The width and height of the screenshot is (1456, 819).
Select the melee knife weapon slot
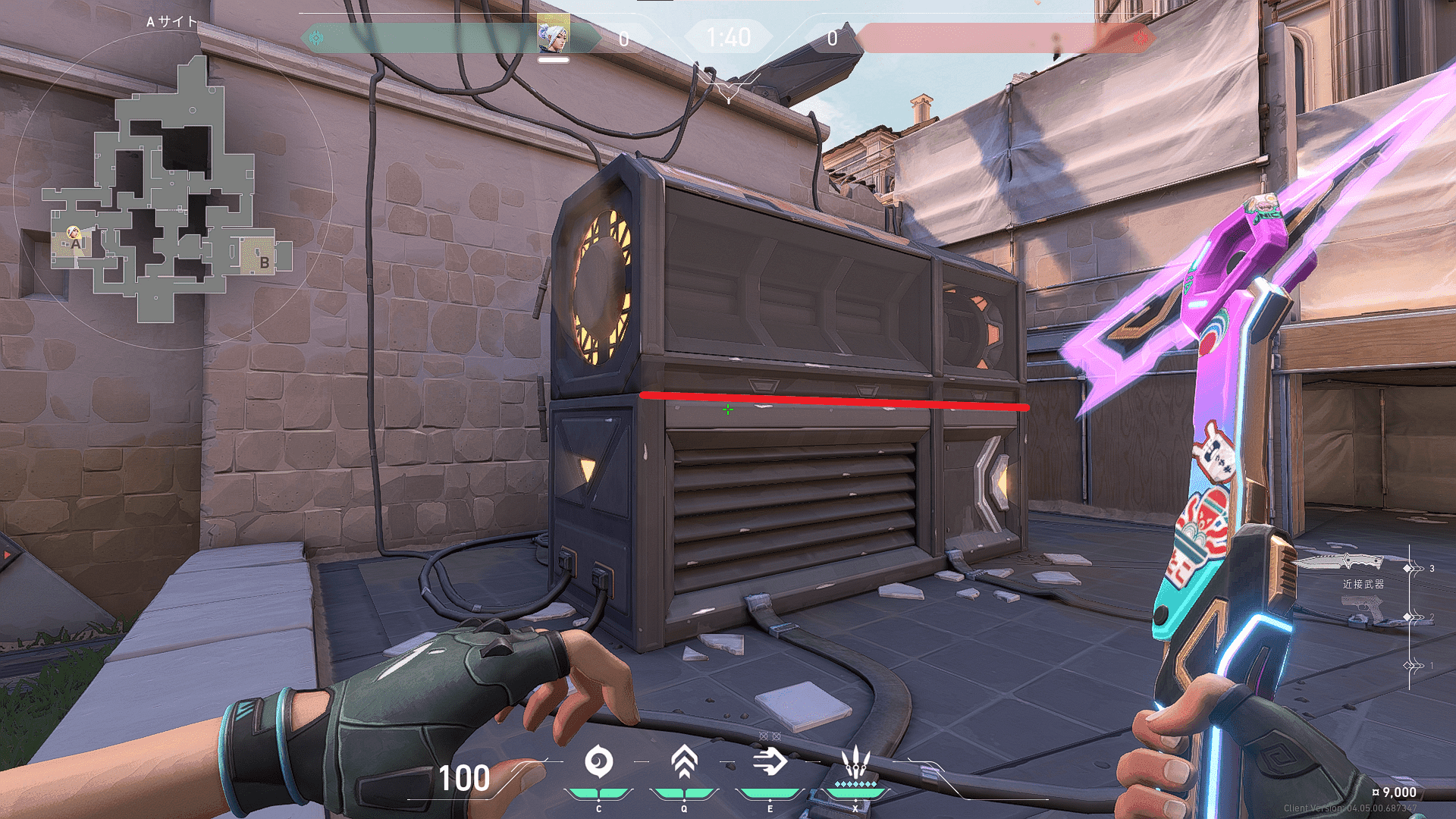(x=1338, y=563)
